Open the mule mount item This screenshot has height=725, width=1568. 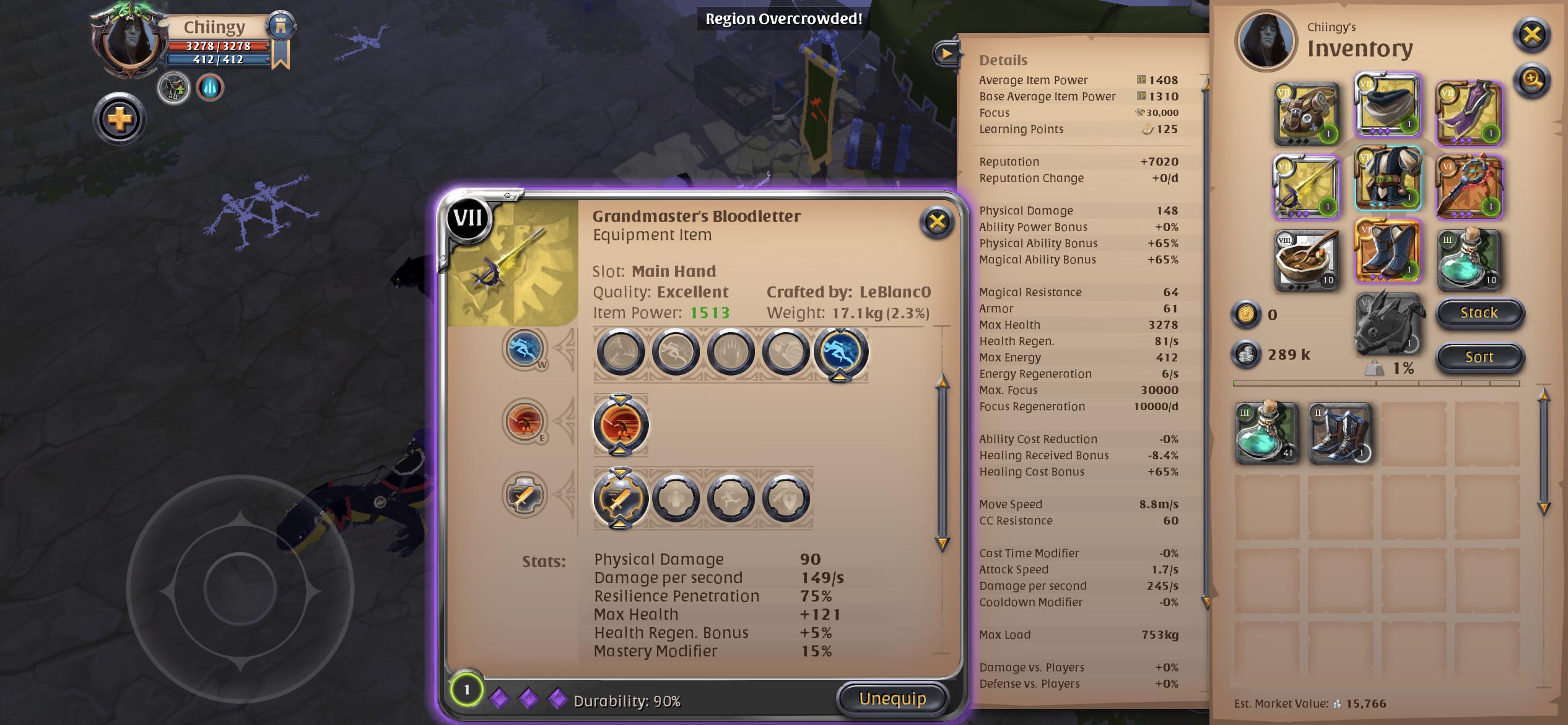(x=1390, y=327)
